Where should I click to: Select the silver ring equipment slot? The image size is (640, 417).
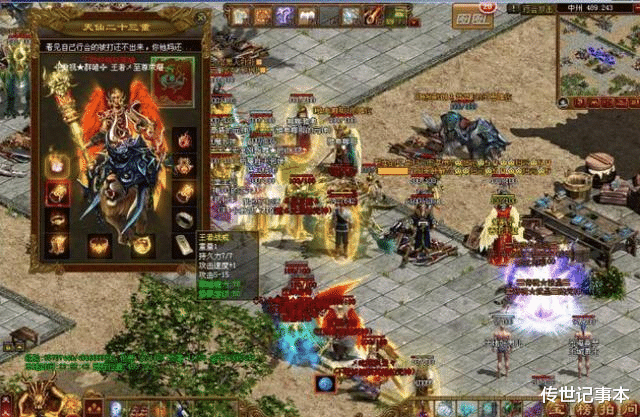pyautogui.click(x=185, y=218)
